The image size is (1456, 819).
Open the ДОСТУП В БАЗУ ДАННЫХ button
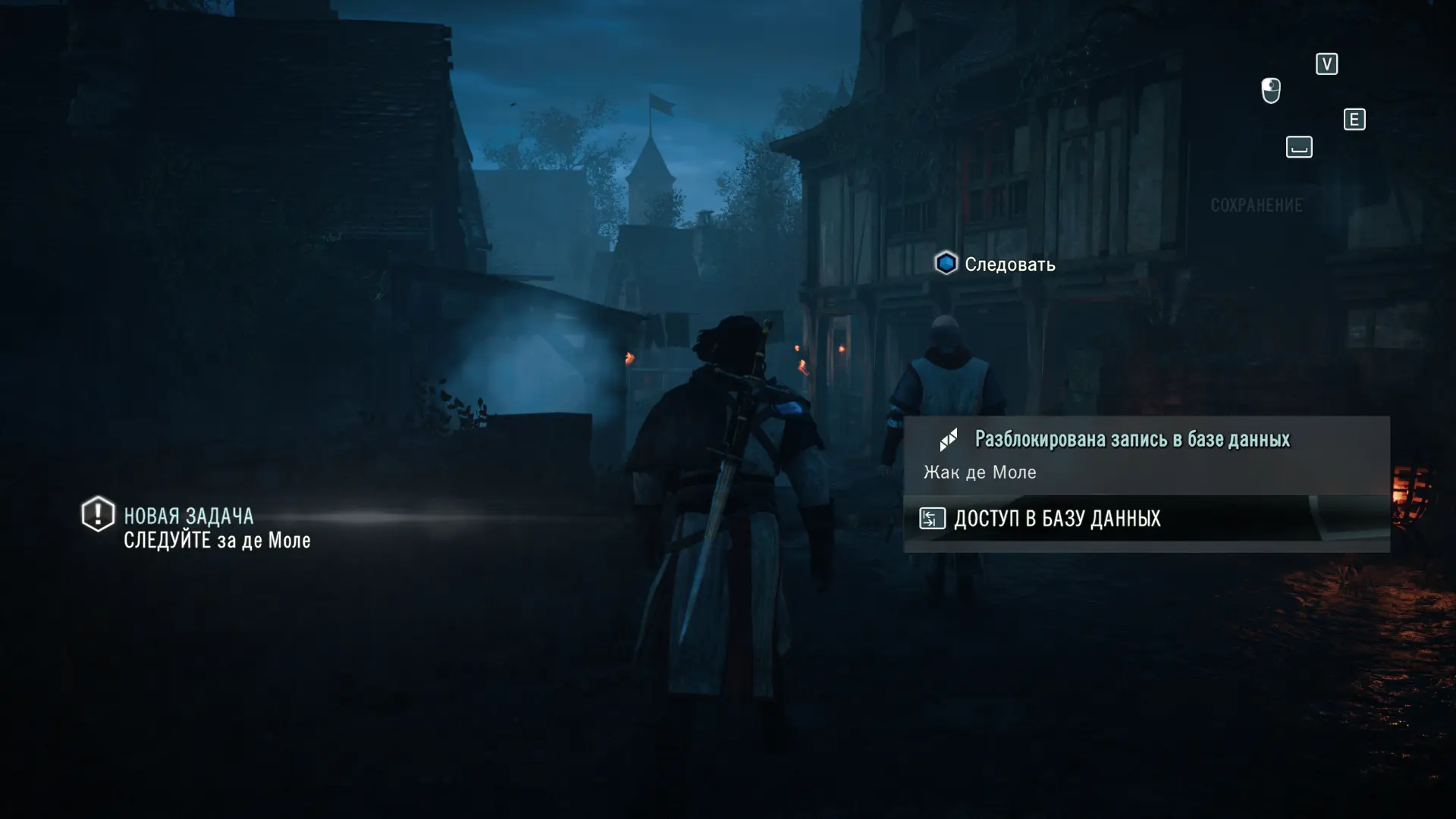point(1056,519)
